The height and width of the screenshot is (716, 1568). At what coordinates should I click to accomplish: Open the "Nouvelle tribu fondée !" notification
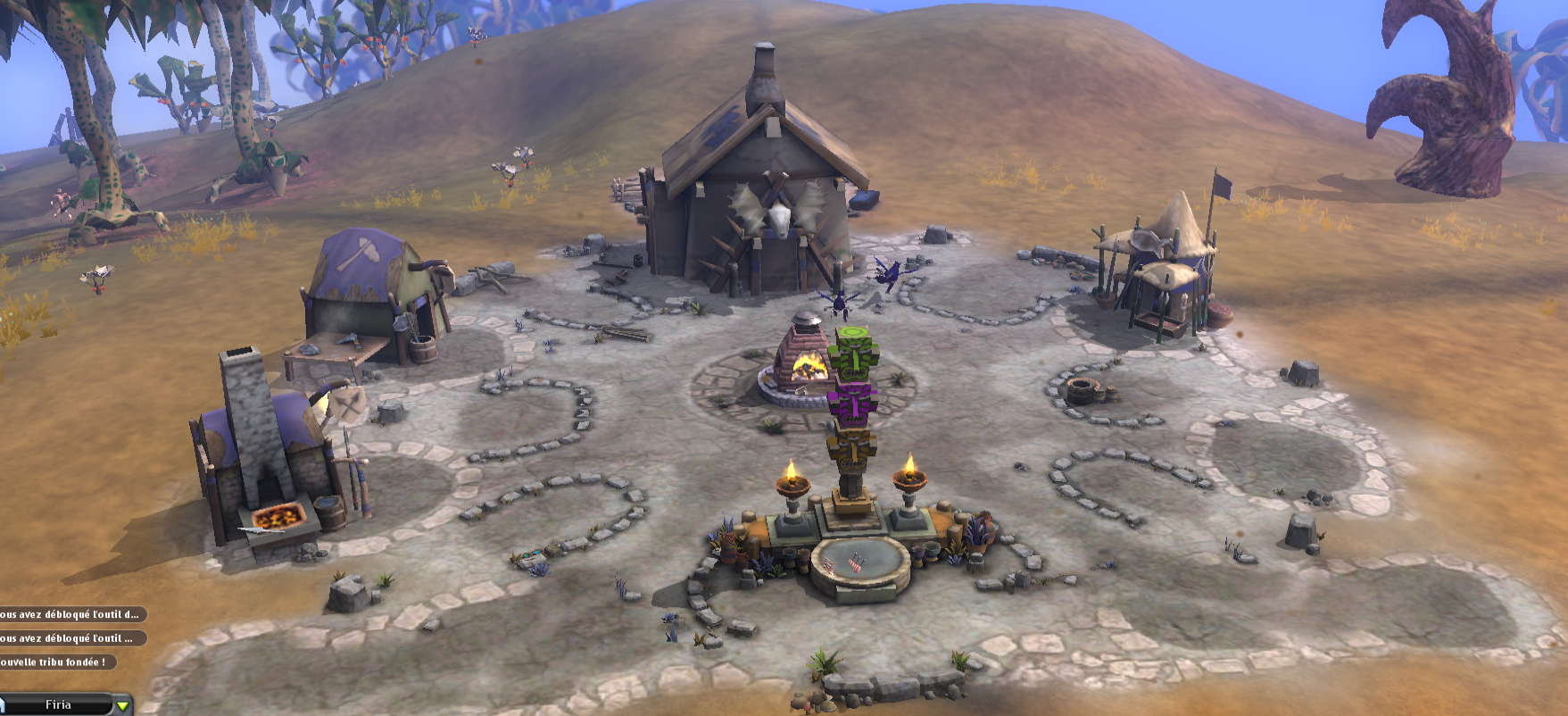[x=55, y=662]
